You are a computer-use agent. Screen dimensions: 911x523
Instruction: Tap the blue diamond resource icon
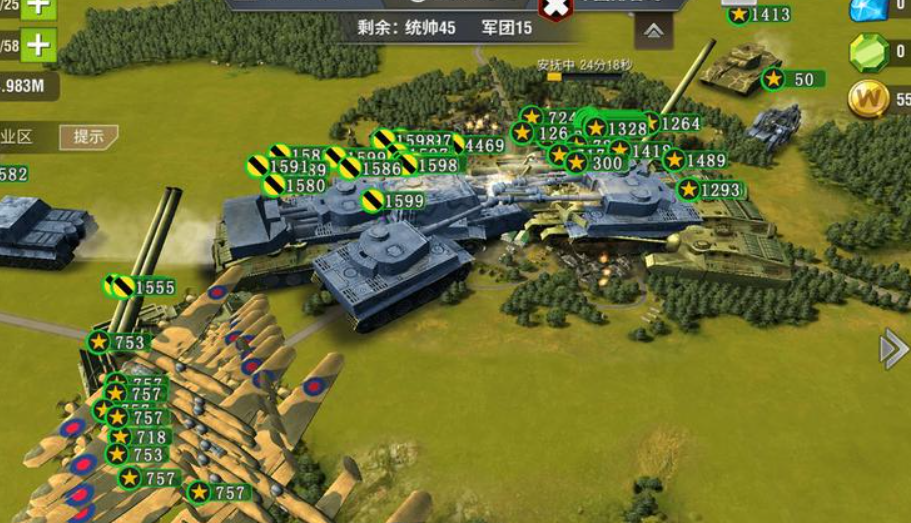pyautogui.click(x=868, y=8)
